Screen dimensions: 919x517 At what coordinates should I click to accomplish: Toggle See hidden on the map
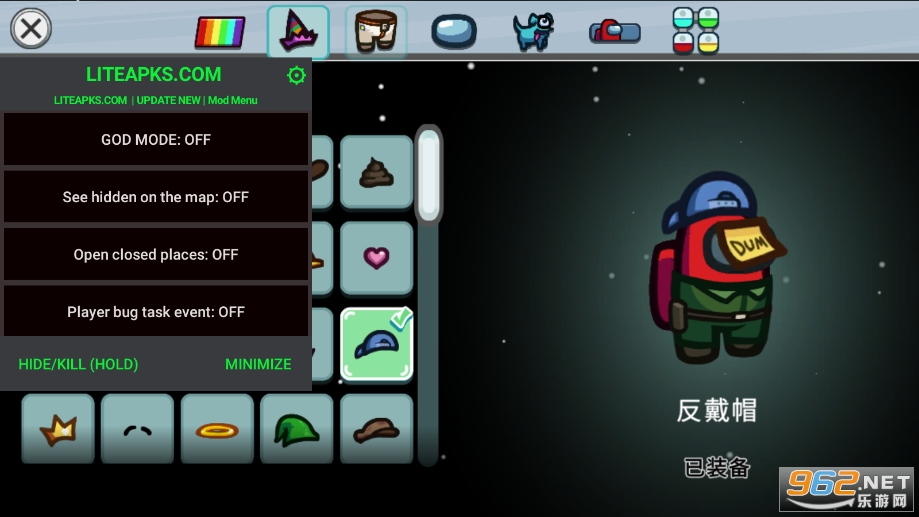pos(156,197)
